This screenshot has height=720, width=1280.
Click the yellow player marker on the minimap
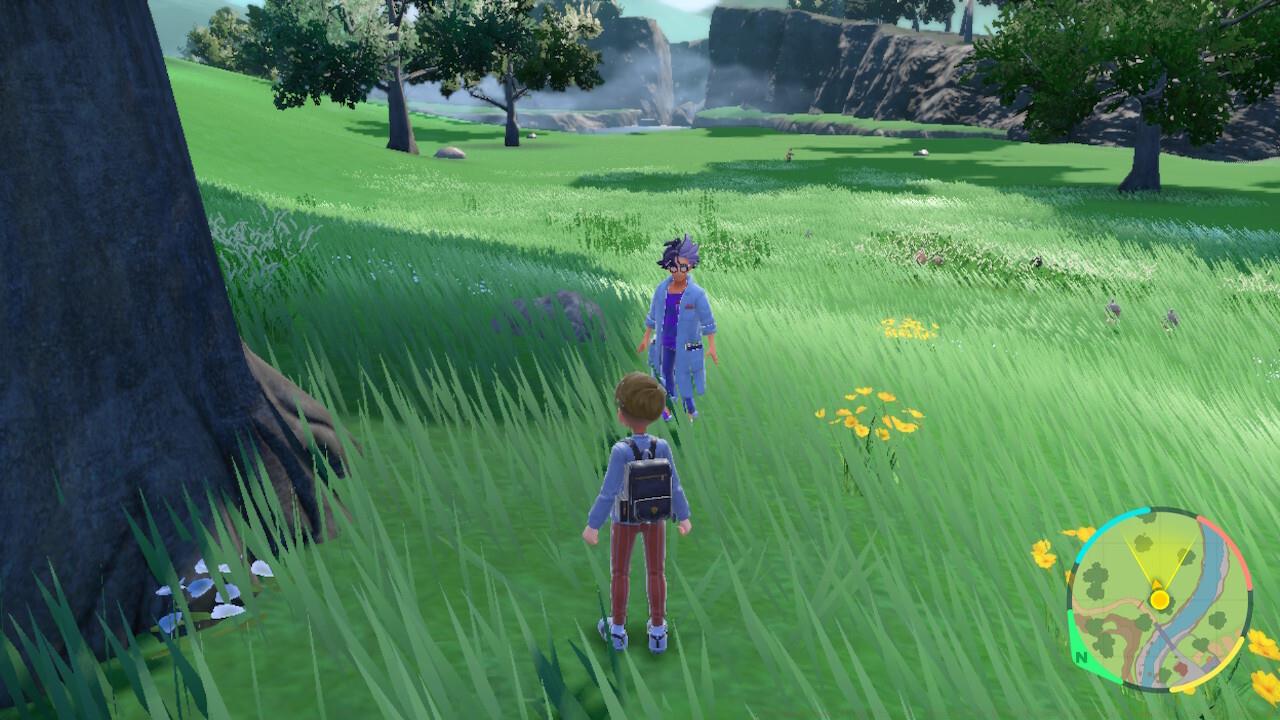(x=1160, y=598)
